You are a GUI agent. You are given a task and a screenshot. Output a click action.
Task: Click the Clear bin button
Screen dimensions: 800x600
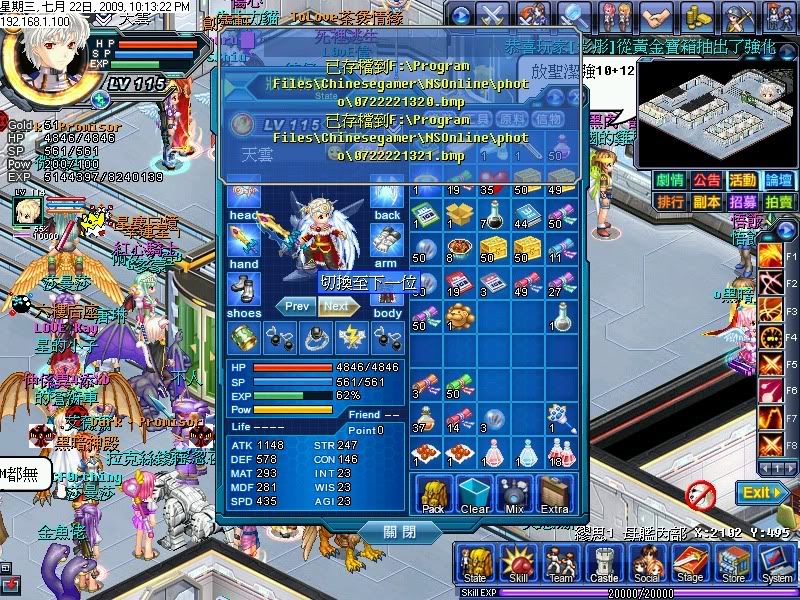[x=475, y=495]
